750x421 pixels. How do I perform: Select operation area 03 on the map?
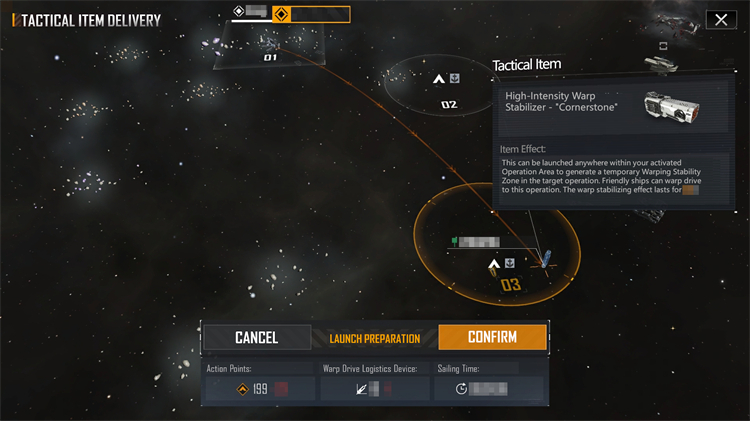[x=510, y=284]
